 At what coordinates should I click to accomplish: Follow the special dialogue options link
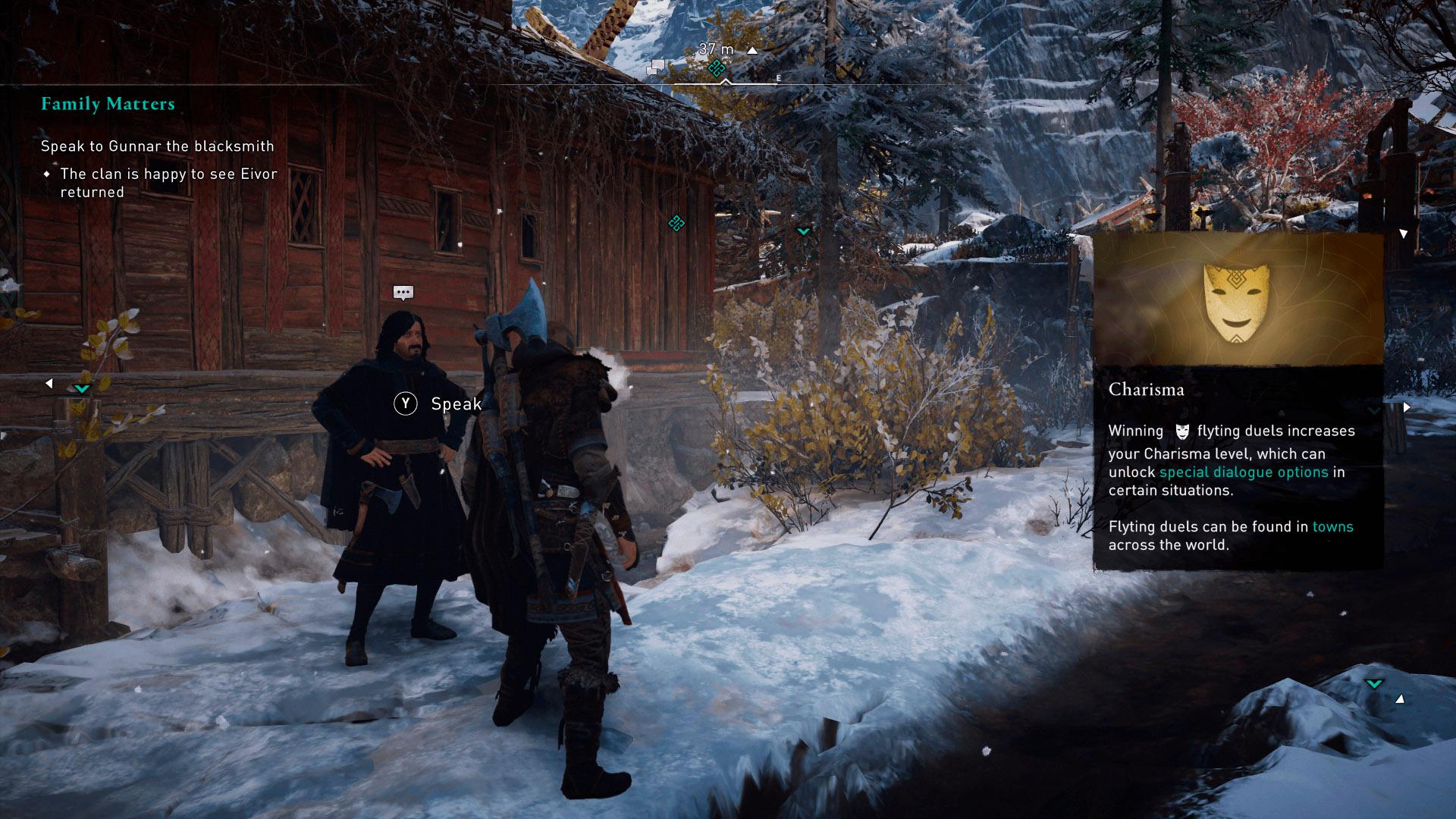click(1244, 472)
